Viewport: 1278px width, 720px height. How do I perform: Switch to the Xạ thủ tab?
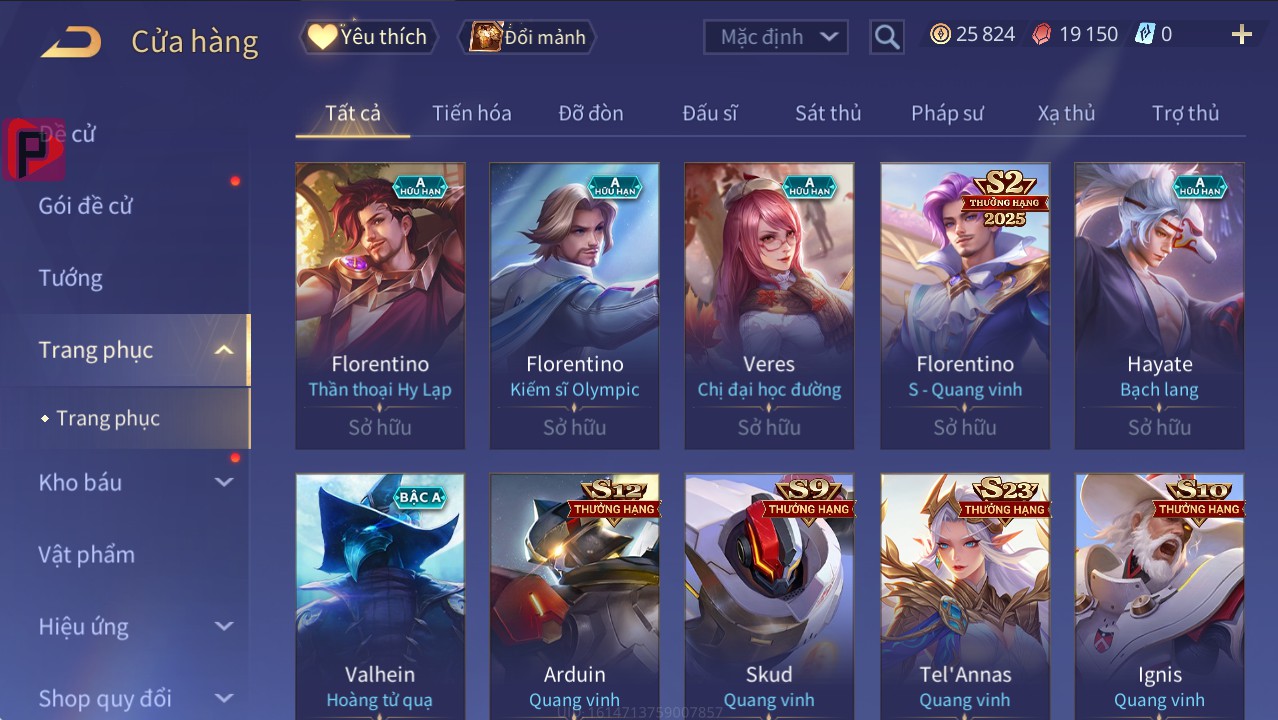pyautogui.click(x=1066, y=113)
